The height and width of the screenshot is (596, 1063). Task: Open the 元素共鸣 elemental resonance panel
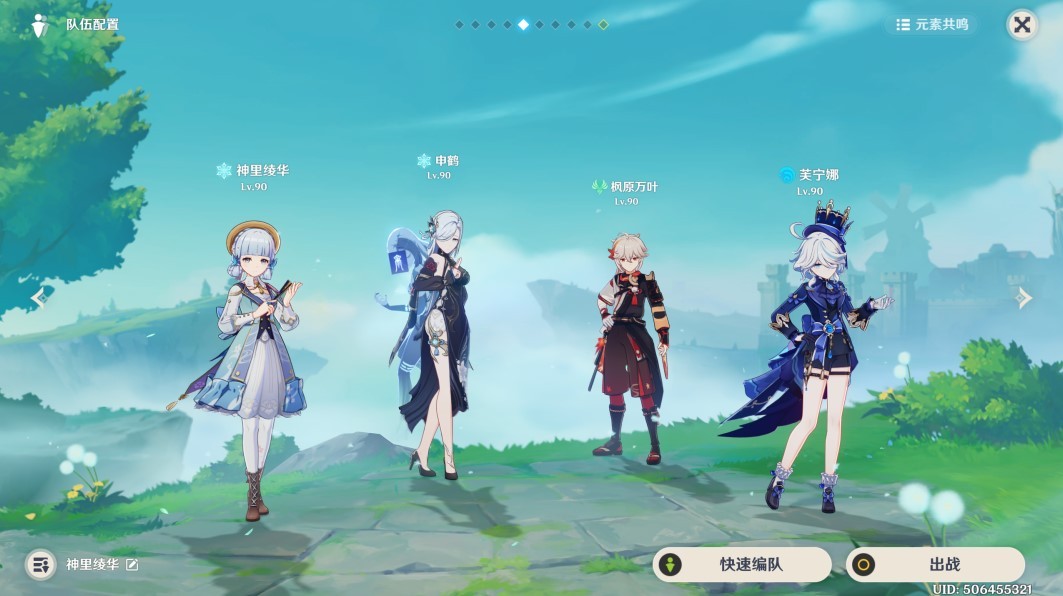coord(932,25)
